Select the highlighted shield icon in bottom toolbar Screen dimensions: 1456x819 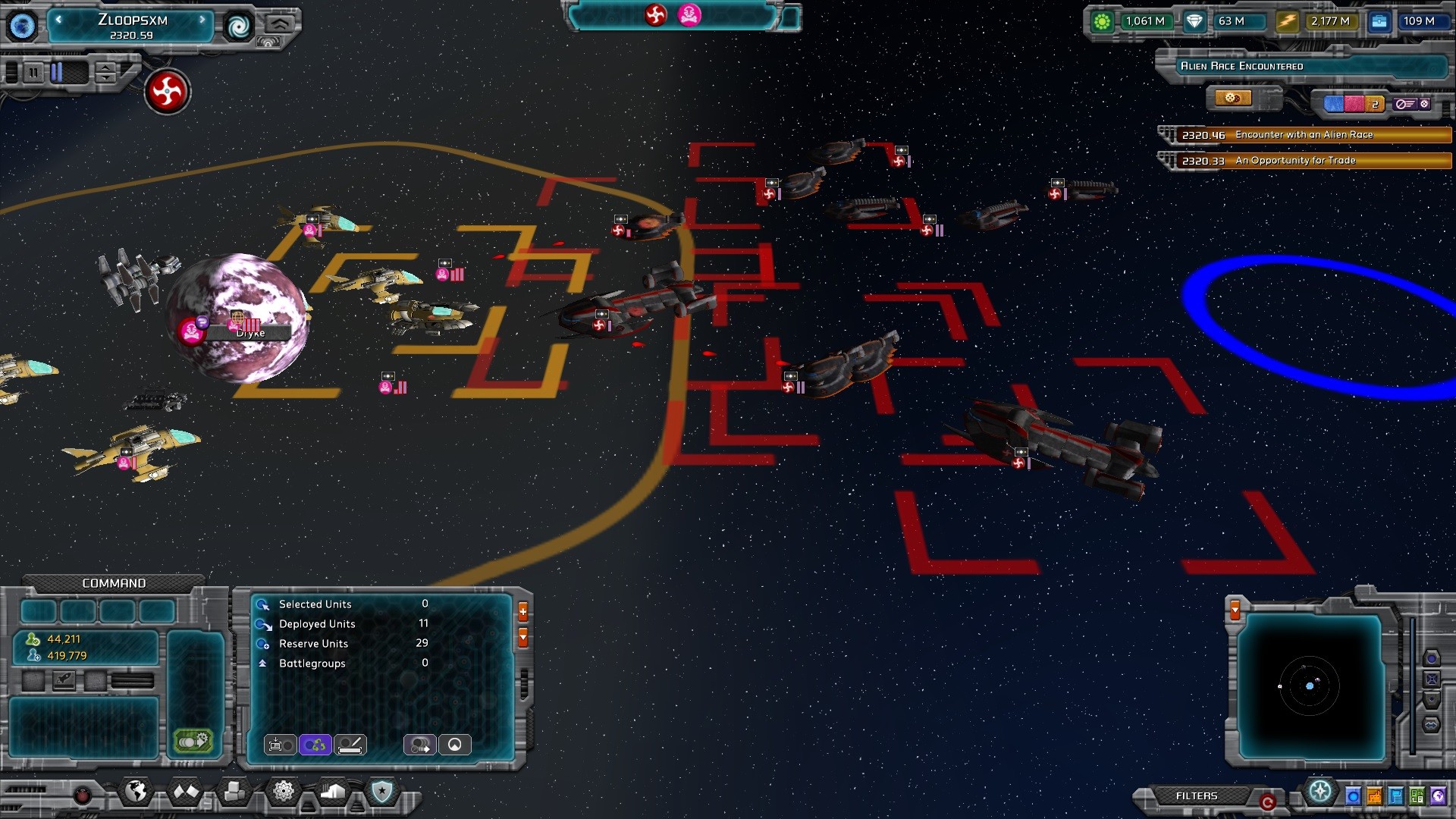pos(381,790)
